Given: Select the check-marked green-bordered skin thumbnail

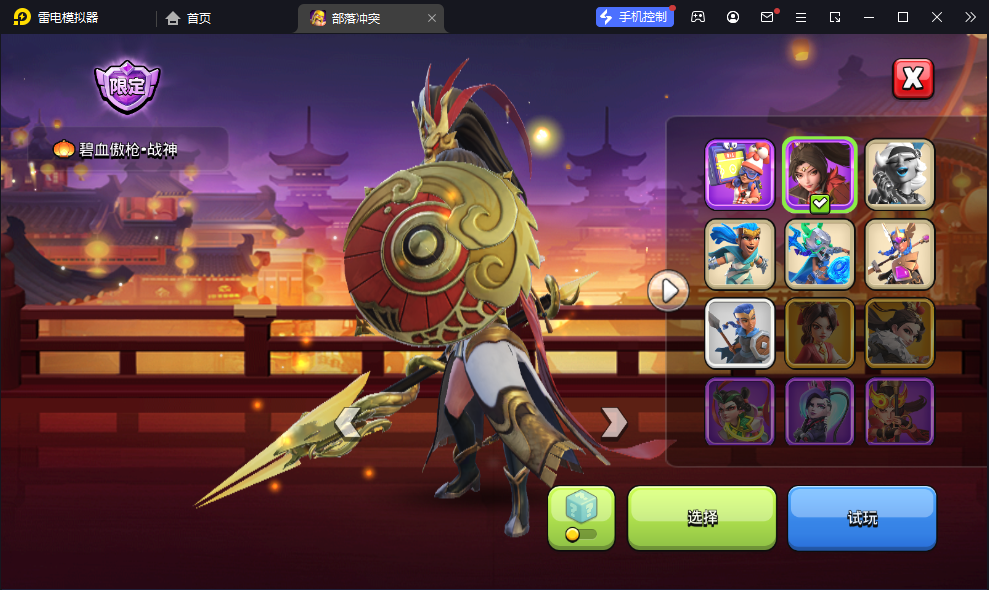Looking at the screenshot, I should pos(819,174).
